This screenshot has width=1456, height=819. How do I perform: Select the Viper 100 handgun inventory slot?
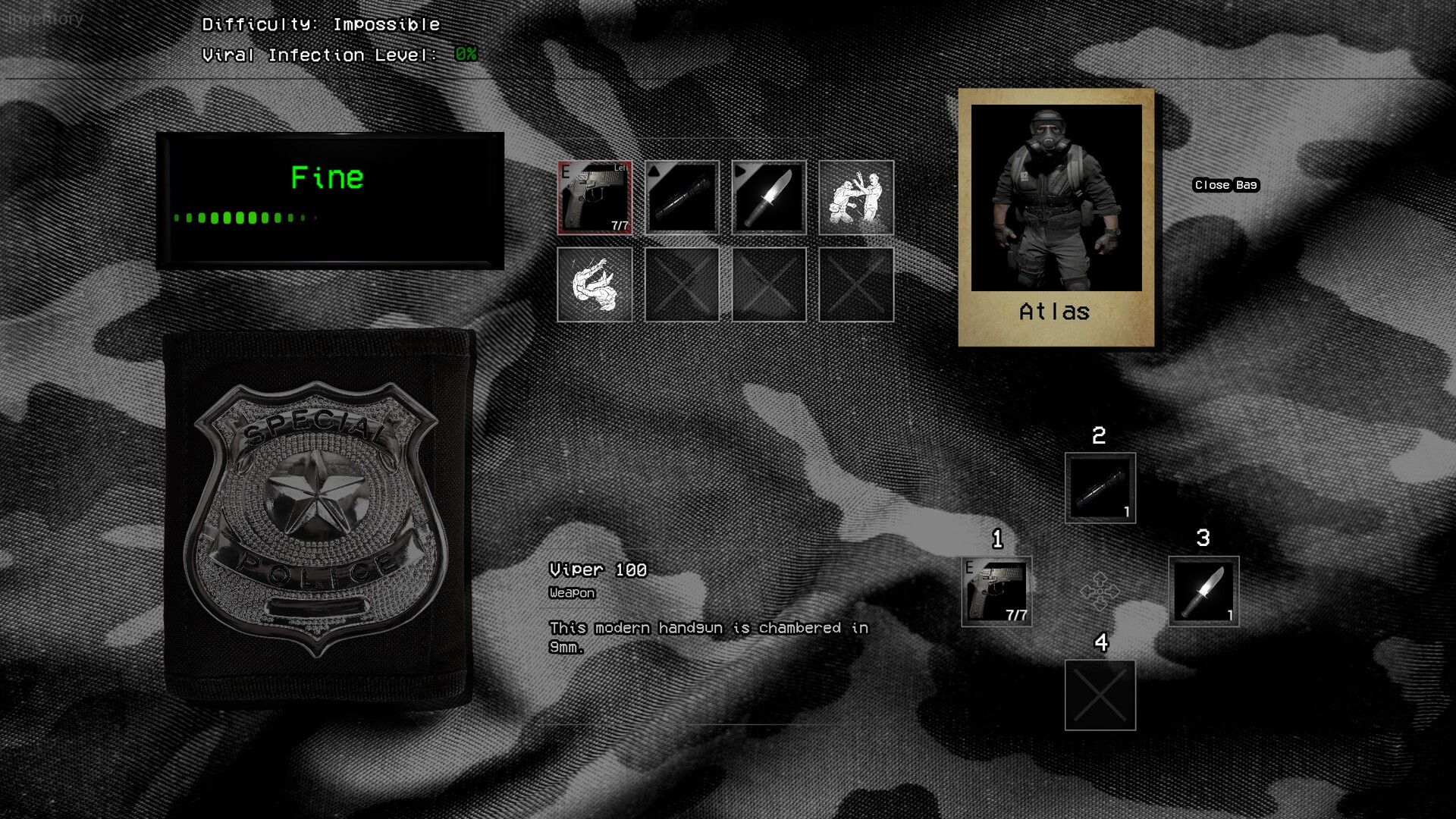tap(595, 197)
